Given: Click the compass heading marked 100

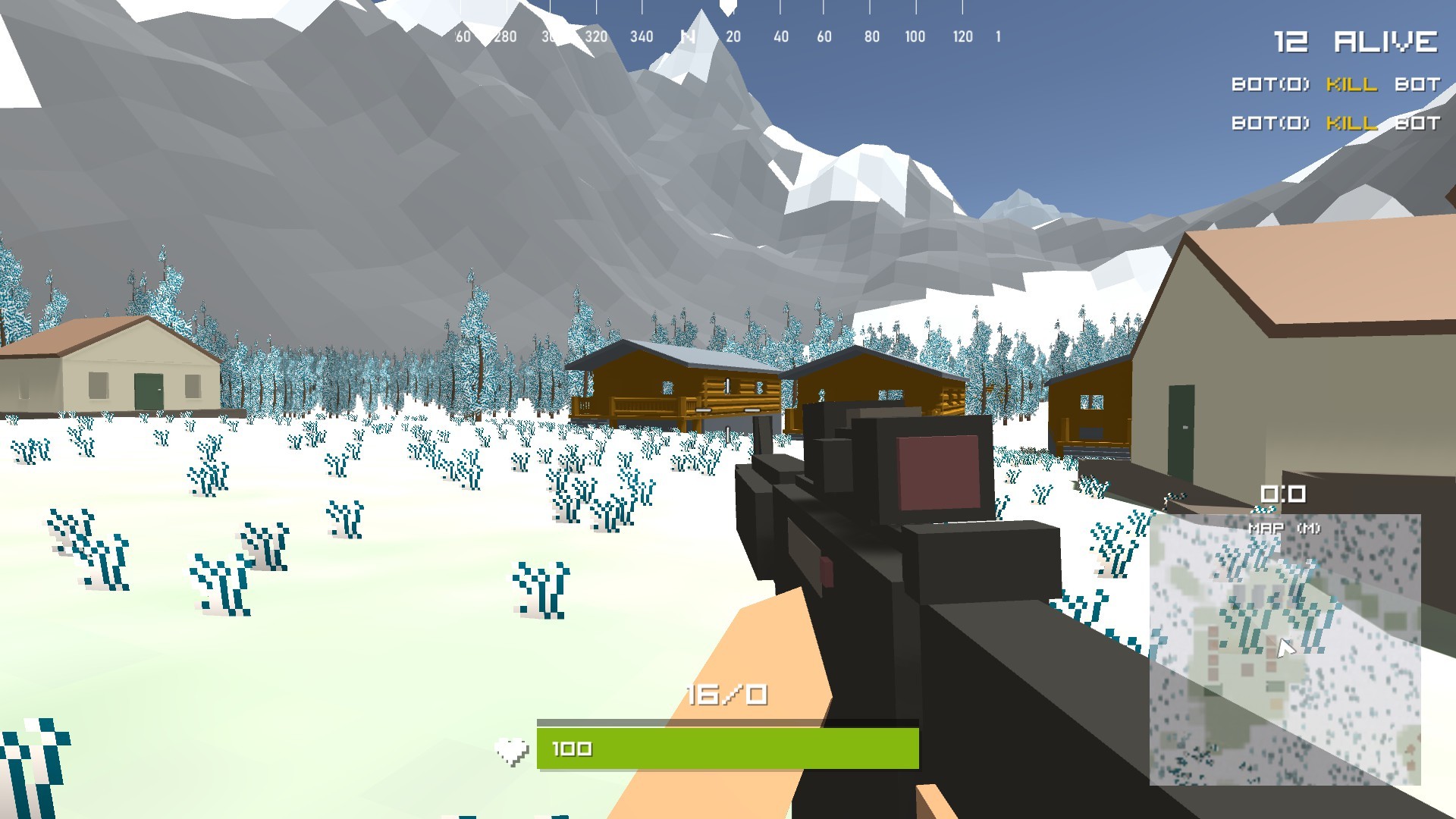Looking at the screenshot, I should 915,35.
